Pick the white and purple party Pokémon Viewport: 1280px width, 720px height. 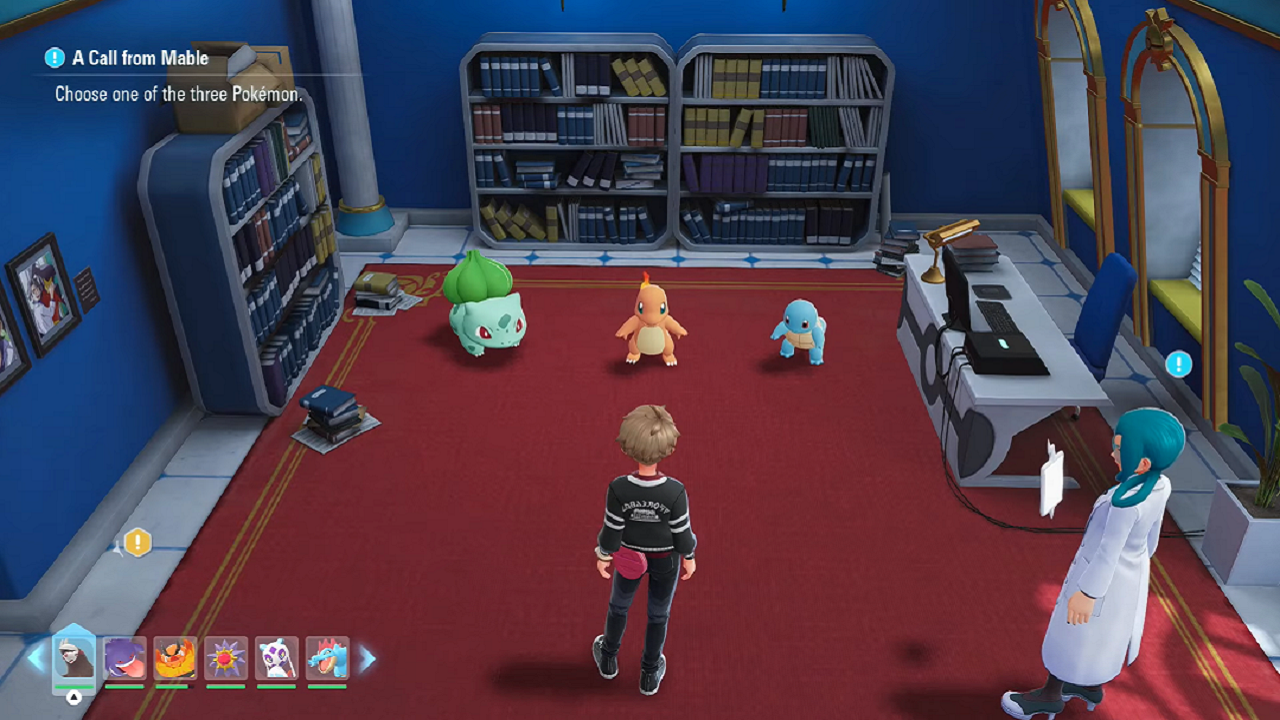(x=276, y=659)
